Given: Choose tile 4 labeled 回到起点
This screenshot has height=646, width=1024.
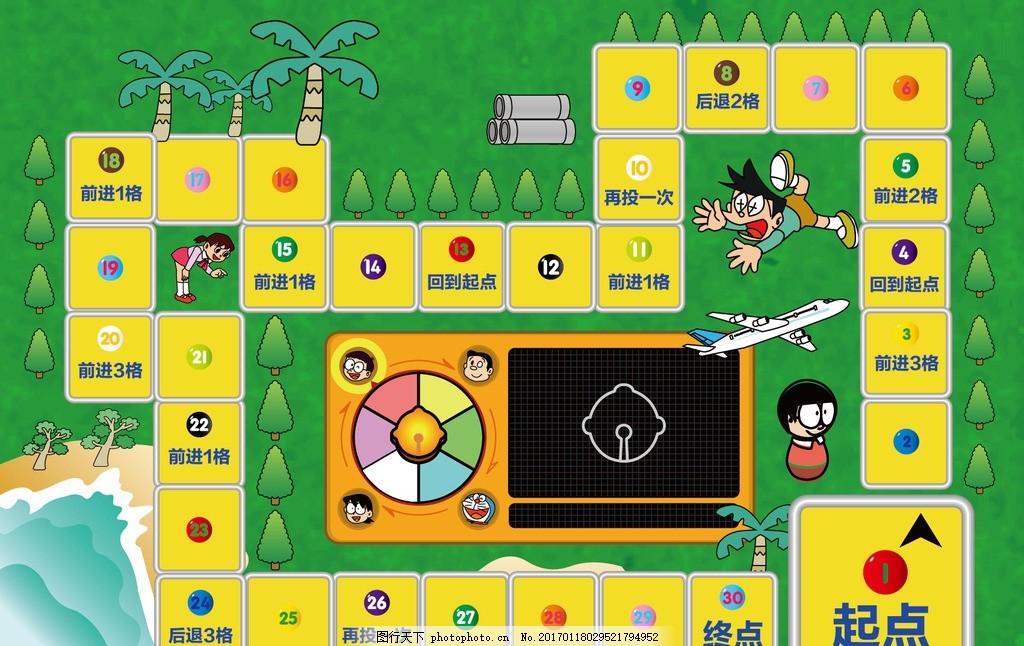Looking at the screenshot, I should pyautogui.click(x=905, y=267).
